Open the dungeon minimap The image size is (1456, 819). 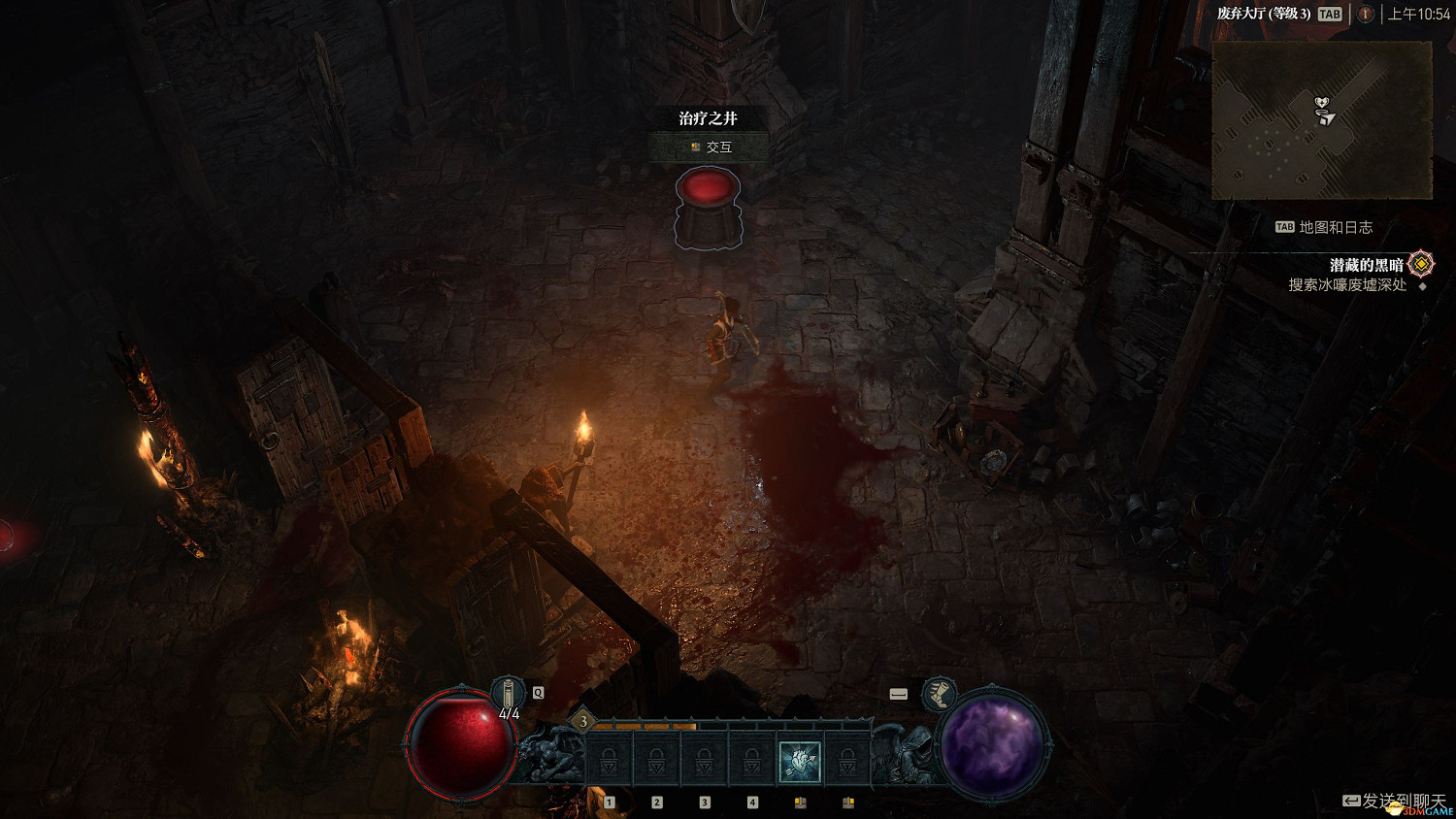(x=1321, y=120)
